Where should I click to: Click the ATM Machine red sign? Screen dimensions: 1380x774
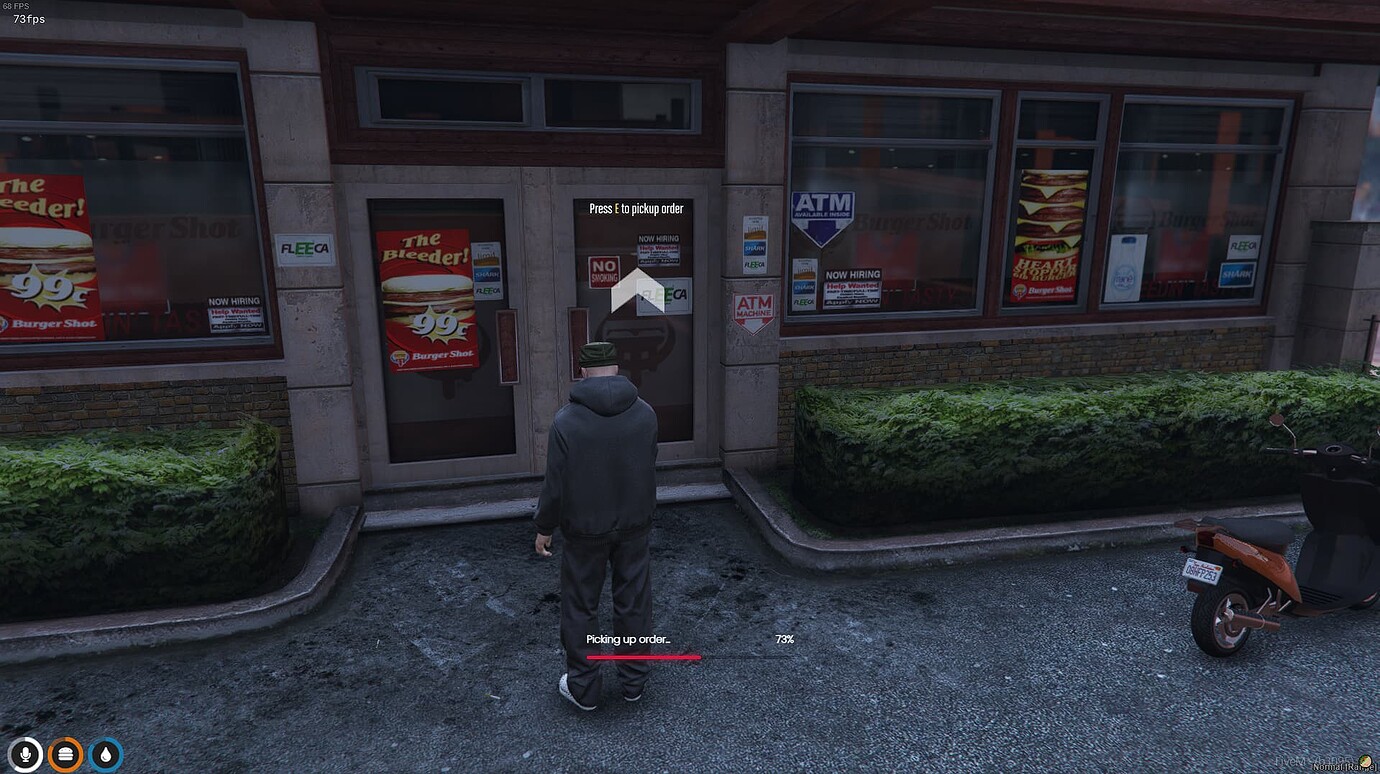click(754, 307)
